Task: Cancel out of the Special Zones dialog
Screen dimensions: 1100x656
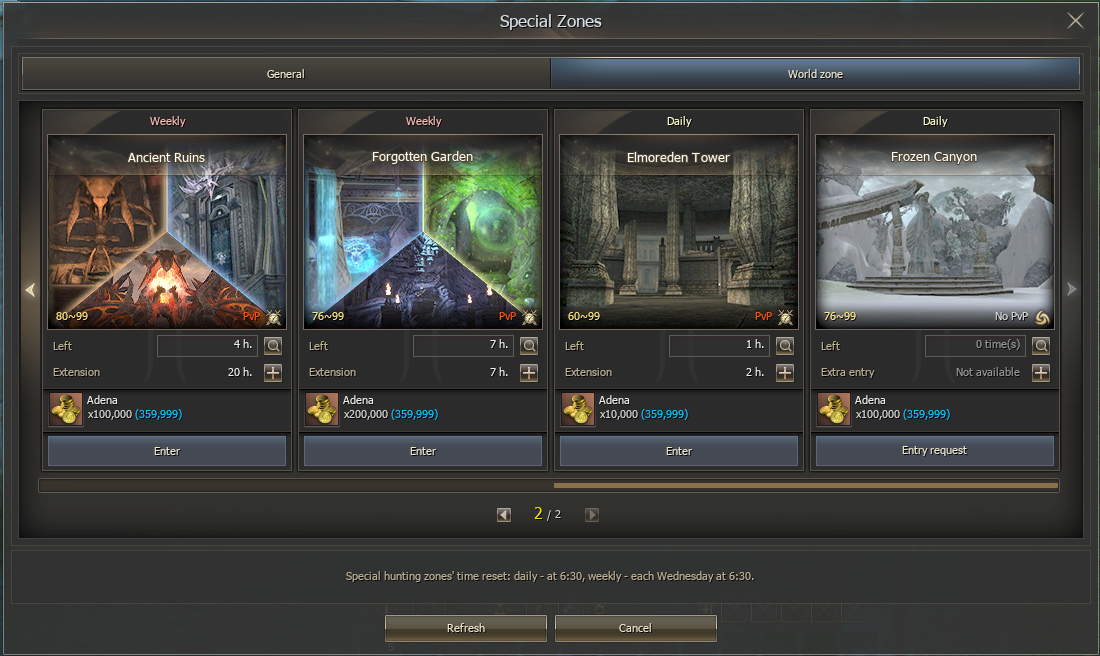Action: pos(635,628)
